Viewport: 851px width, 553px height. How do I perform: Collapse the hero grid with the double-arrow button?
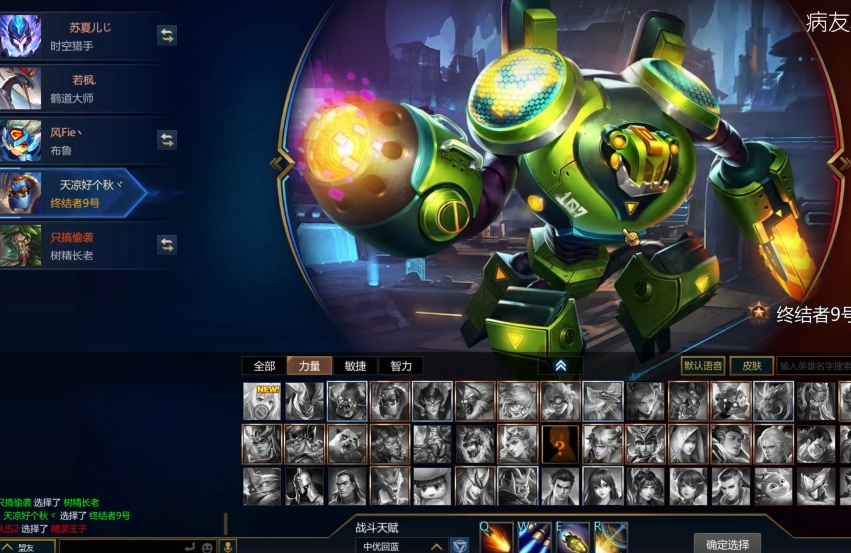point(561,366)
